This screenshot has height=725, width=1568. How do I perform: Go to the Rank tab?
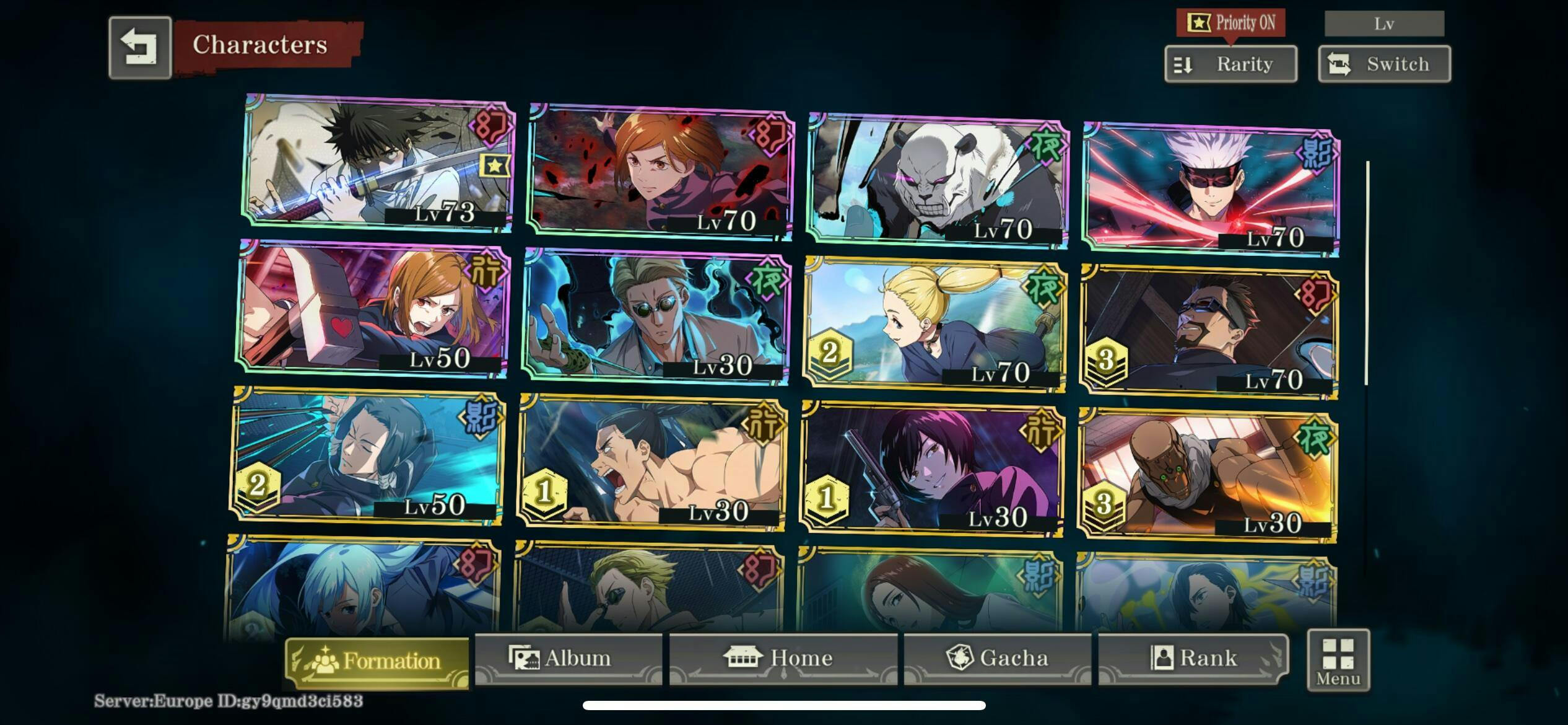point(1193,658)
